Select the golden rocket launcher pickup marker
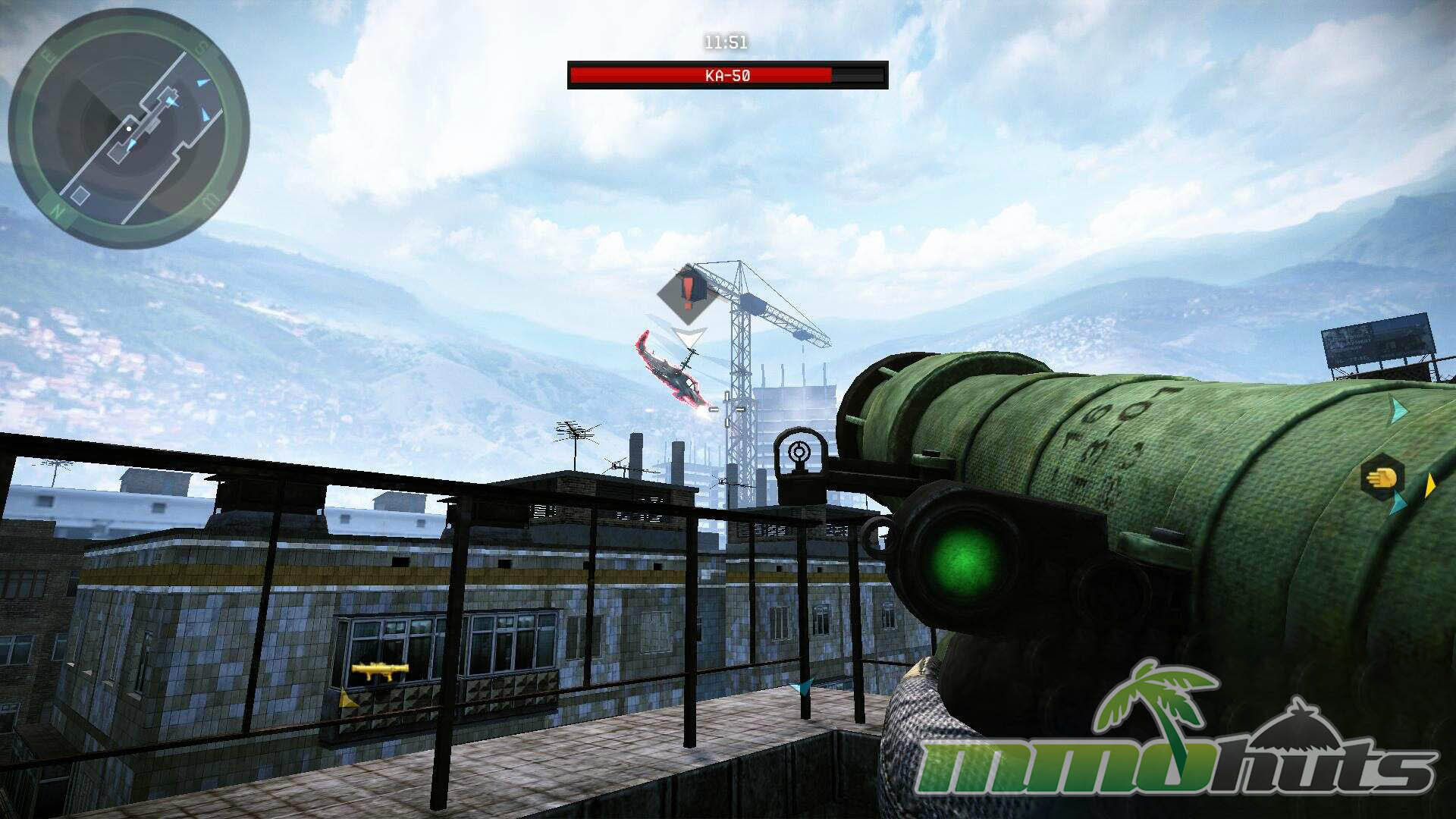The height and width of the screenshot is (819, 1456). point(380,670)
